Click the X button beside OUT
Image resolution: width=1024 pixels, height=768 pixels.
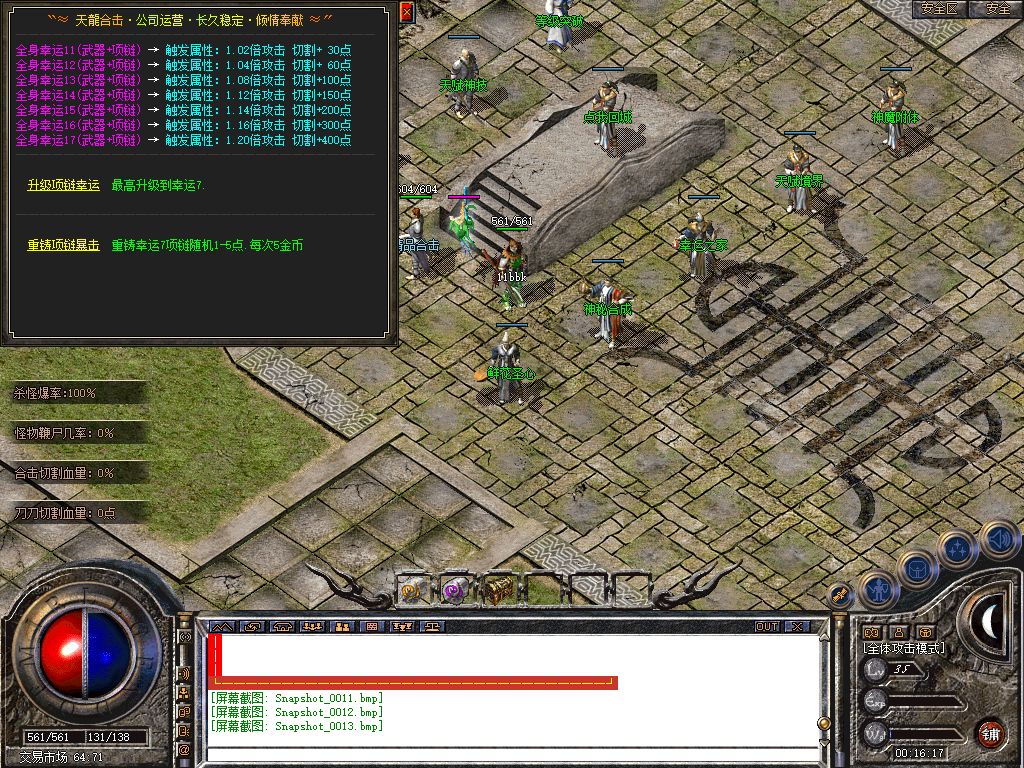coord(796,627)
